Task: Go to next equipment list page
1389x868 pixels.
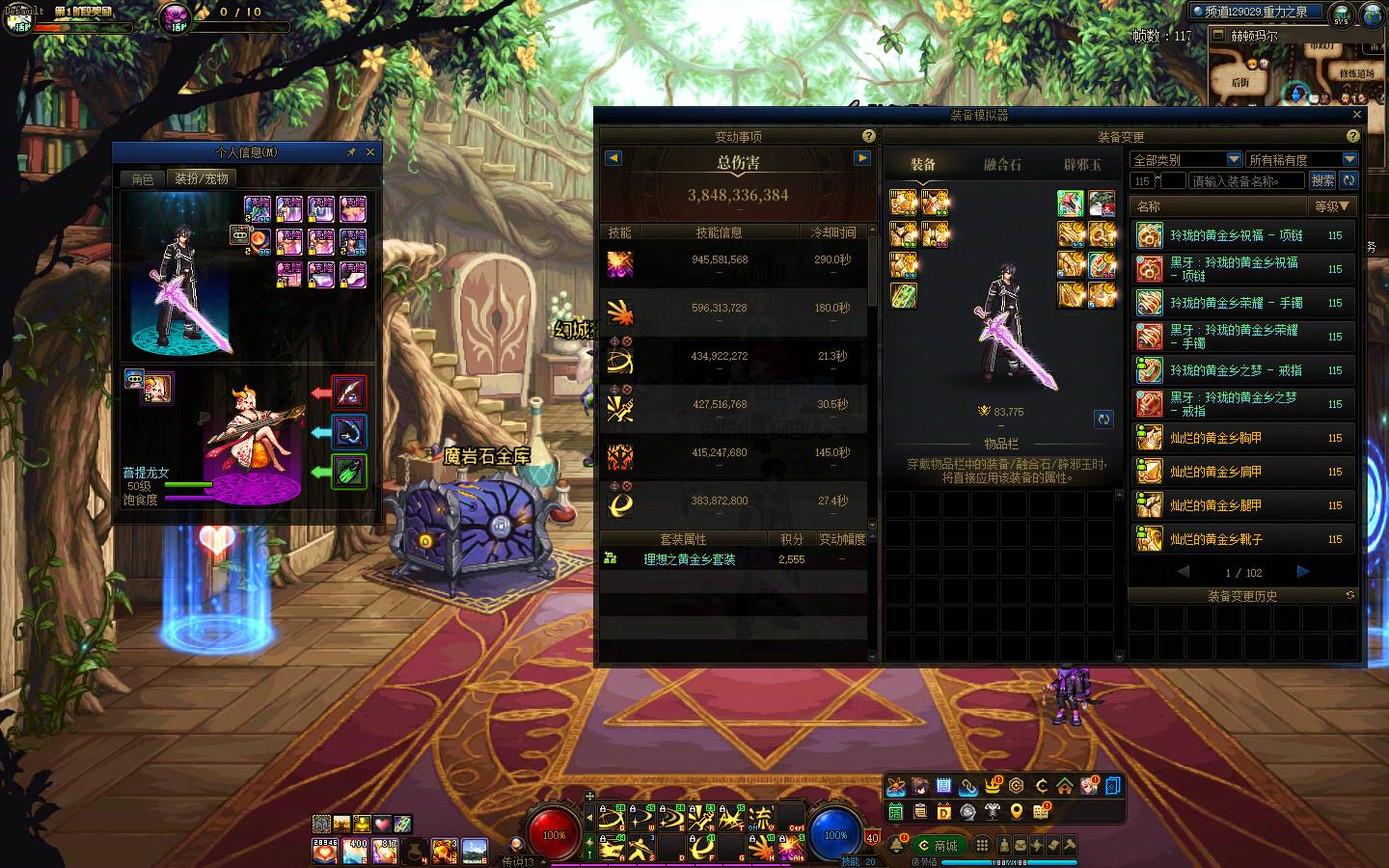Action: [1303, 572]
